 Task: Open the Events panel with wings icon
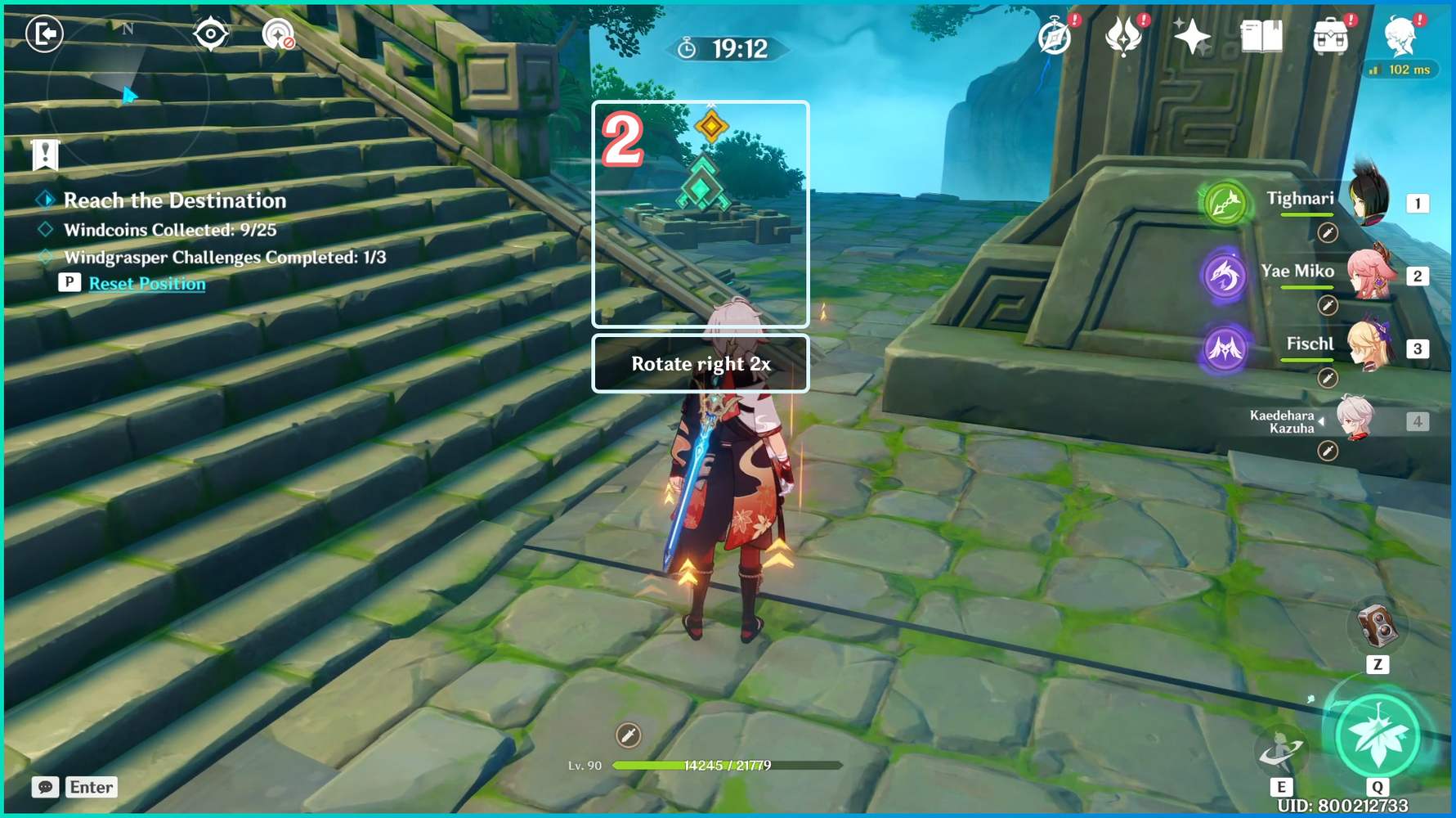click(1125, 36)
